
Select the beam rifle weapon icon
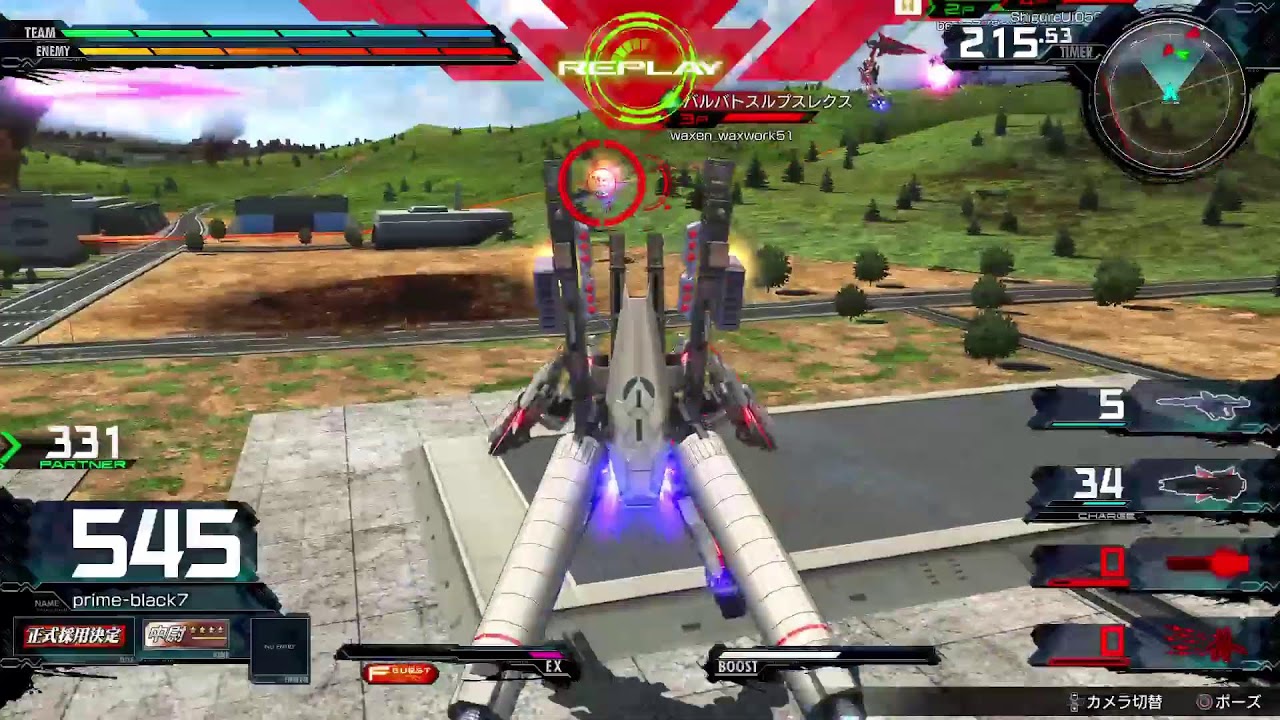[1202, 405]
